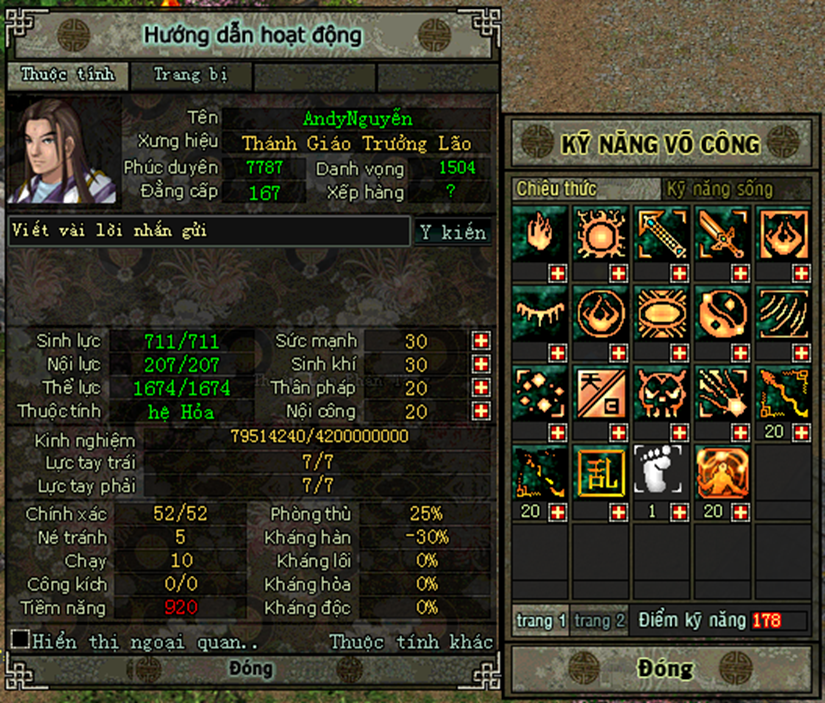Switch to the Trang bị tab
This screenshot has height=703, width=825.
190,75
